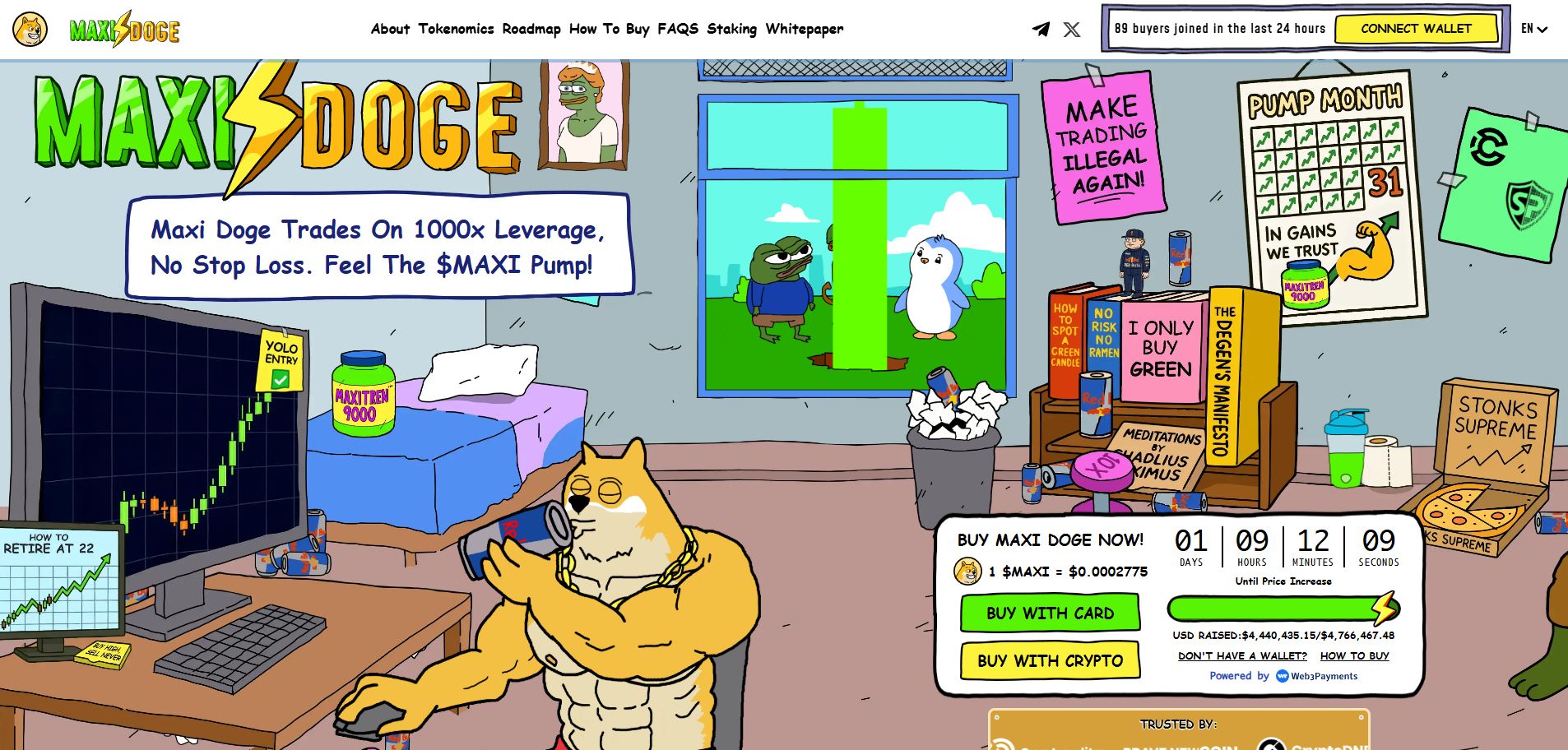Check the YOLO ENTRY checkbox on the monitor

click(x=280, y=379)
